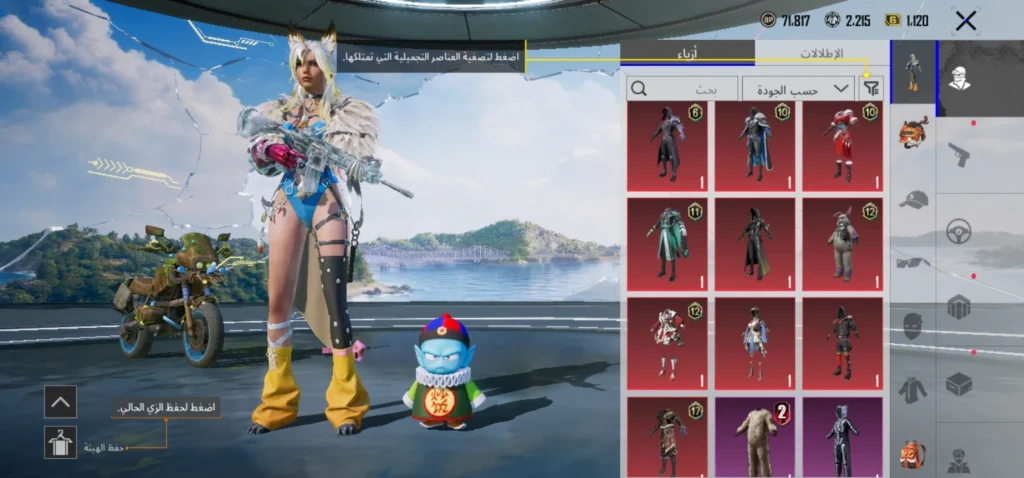This screenshot has width=1024, height=478.
Task: Select the tan mummy suit tile
Action: pos(754,438)
